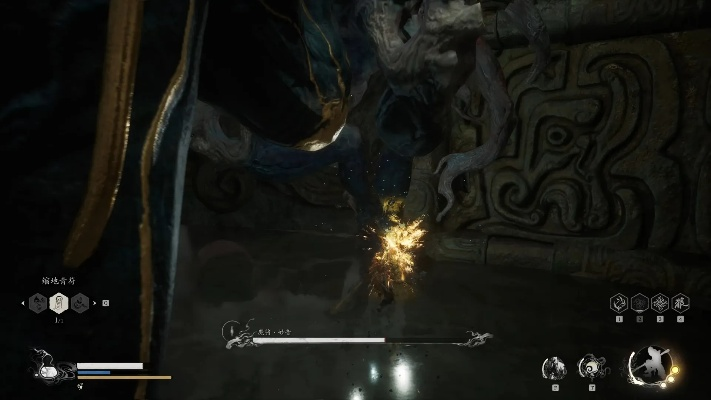This screenshot has height=400, width=711.
Task: Activate the calligraphy character spell in slot 4
Action: coord(680,303)
